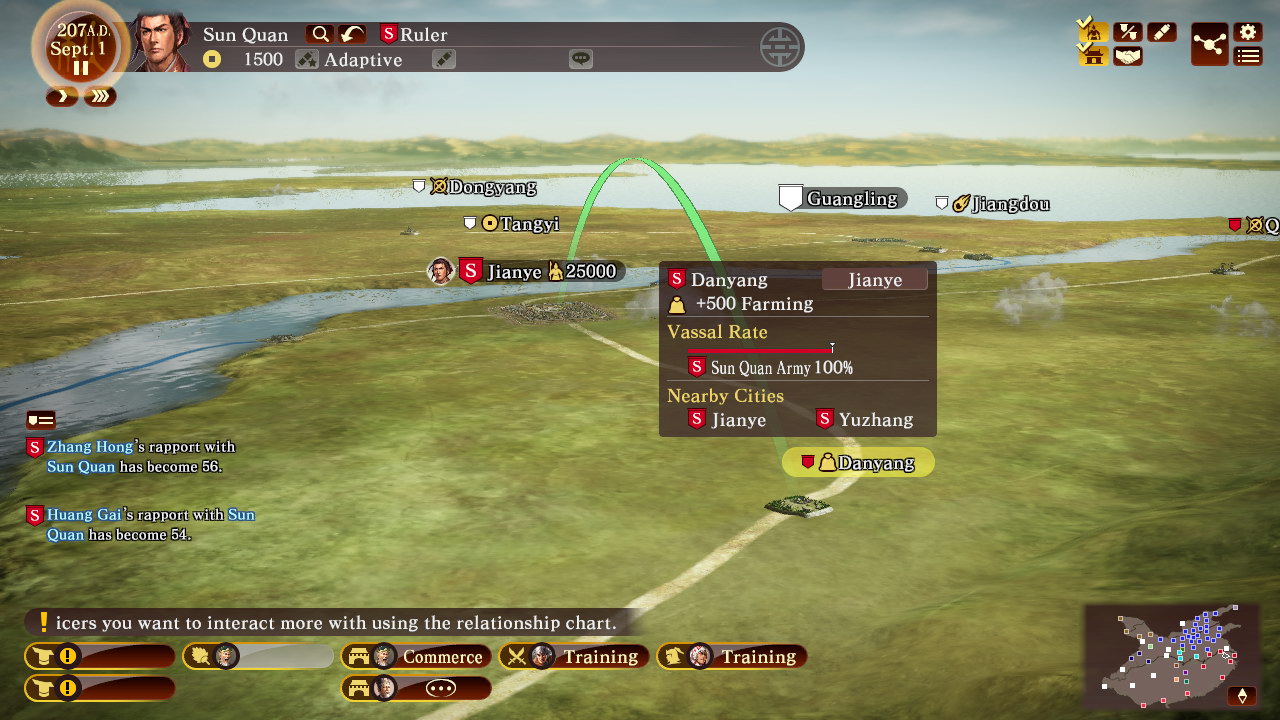Toggle the officer display filter

(1094, 32)
